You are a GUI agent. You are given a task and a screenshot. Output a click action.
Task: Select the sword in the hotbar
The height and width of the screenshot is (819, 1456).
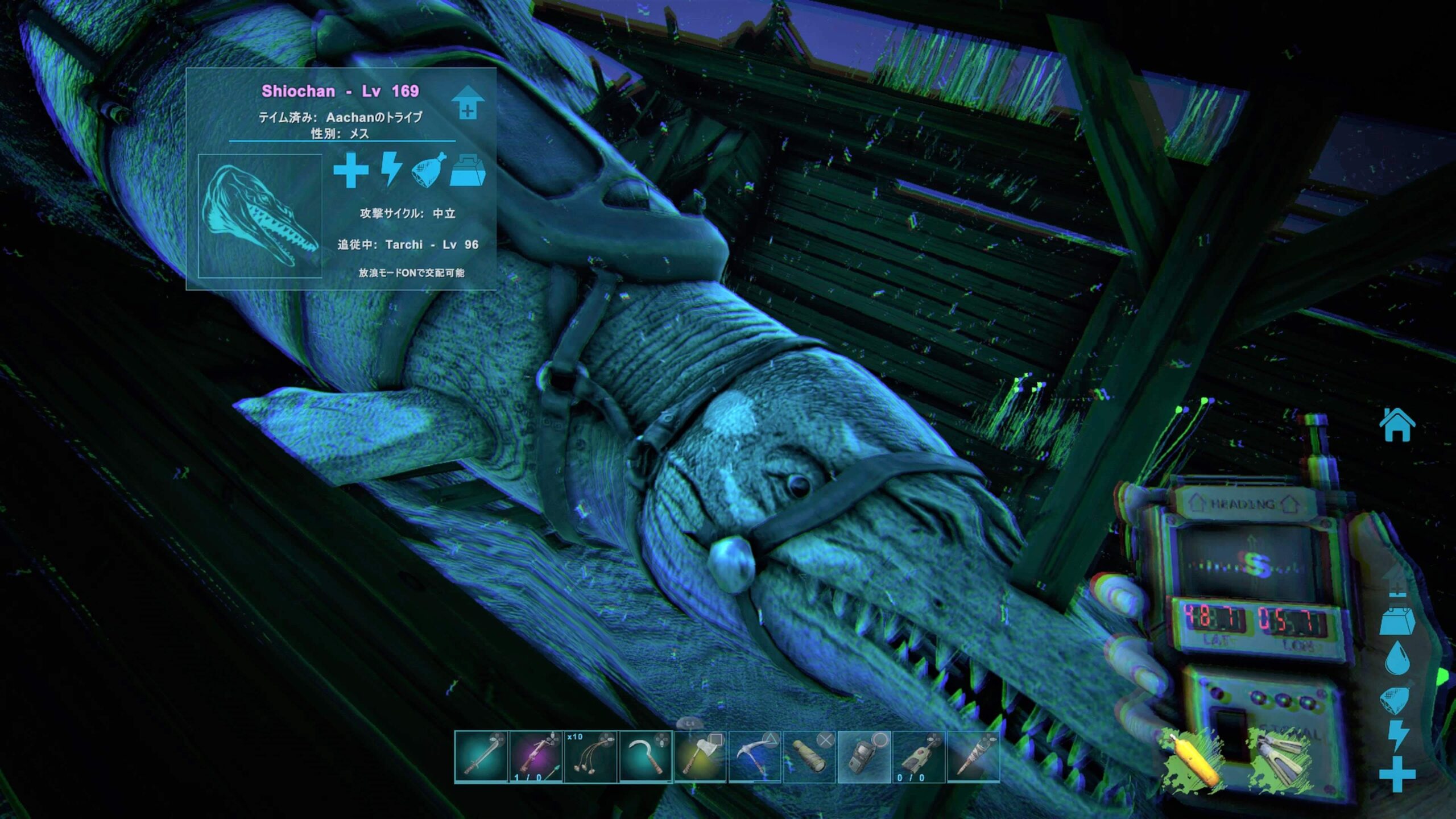(481, 757)
